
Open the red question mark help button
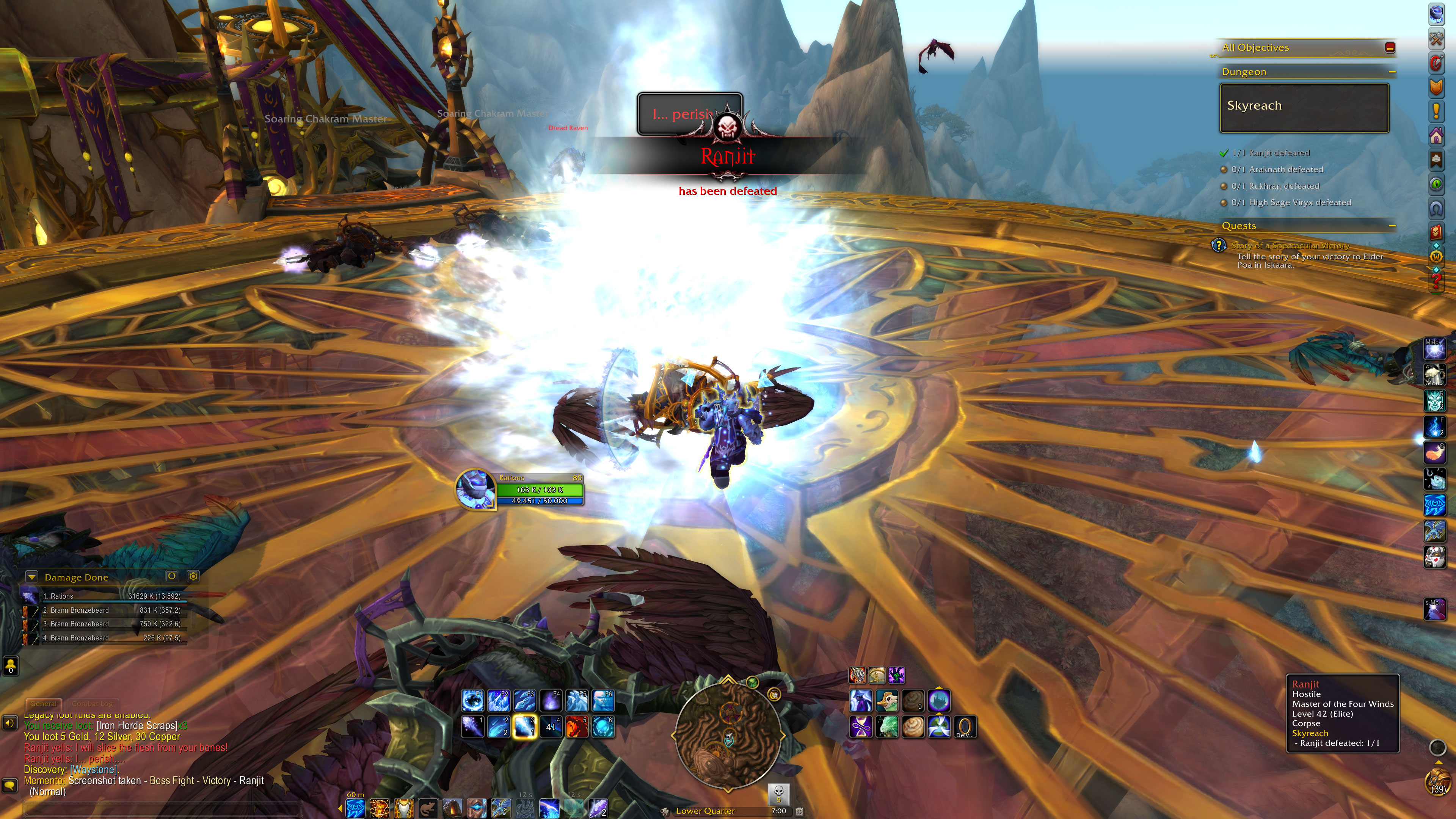[1436, 281]
